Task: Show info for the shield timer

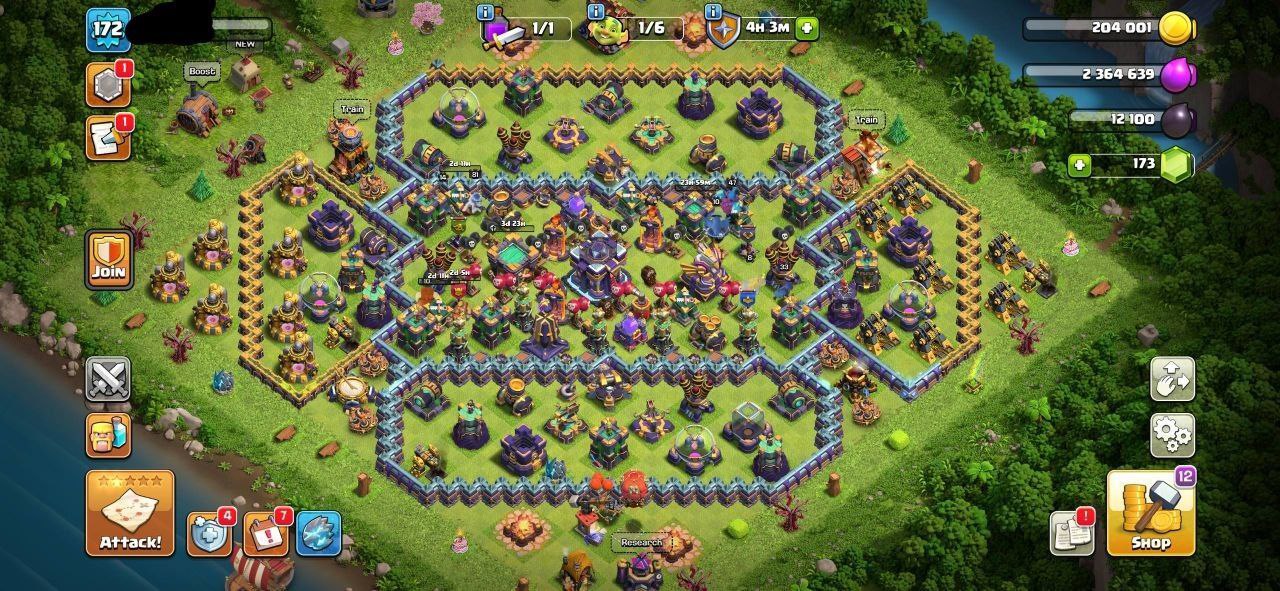Action: pos(714,12)
